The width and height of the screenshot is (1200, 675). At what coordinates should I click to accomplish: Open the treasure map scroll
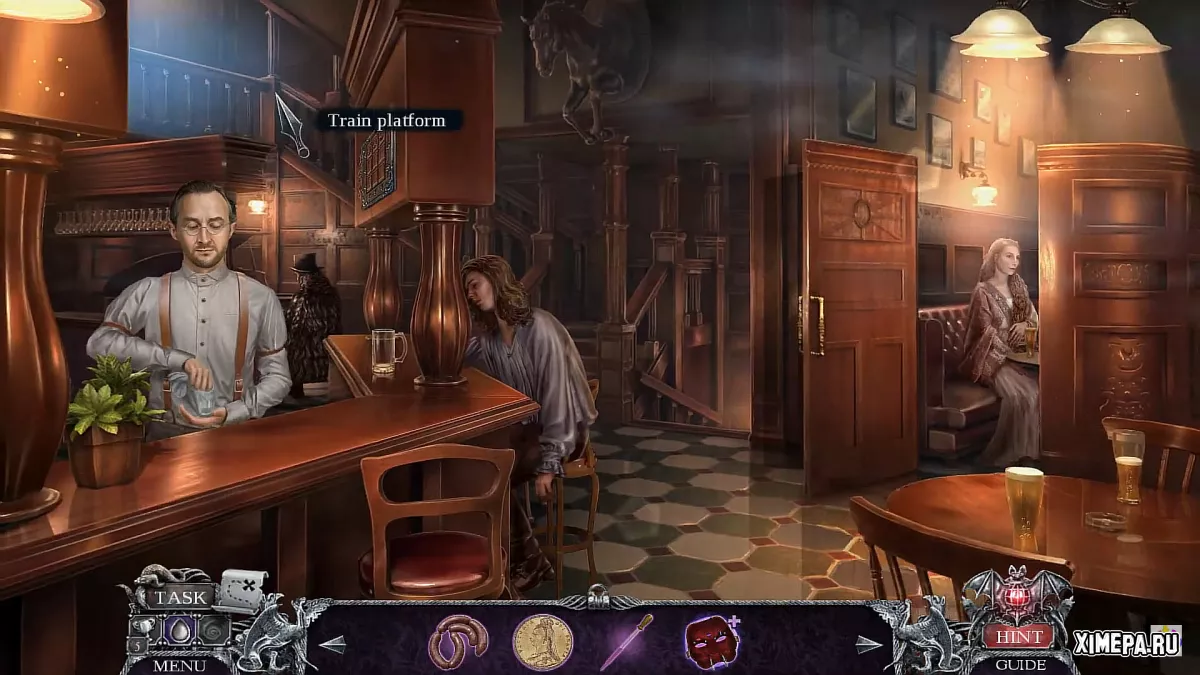click(241, 589)
